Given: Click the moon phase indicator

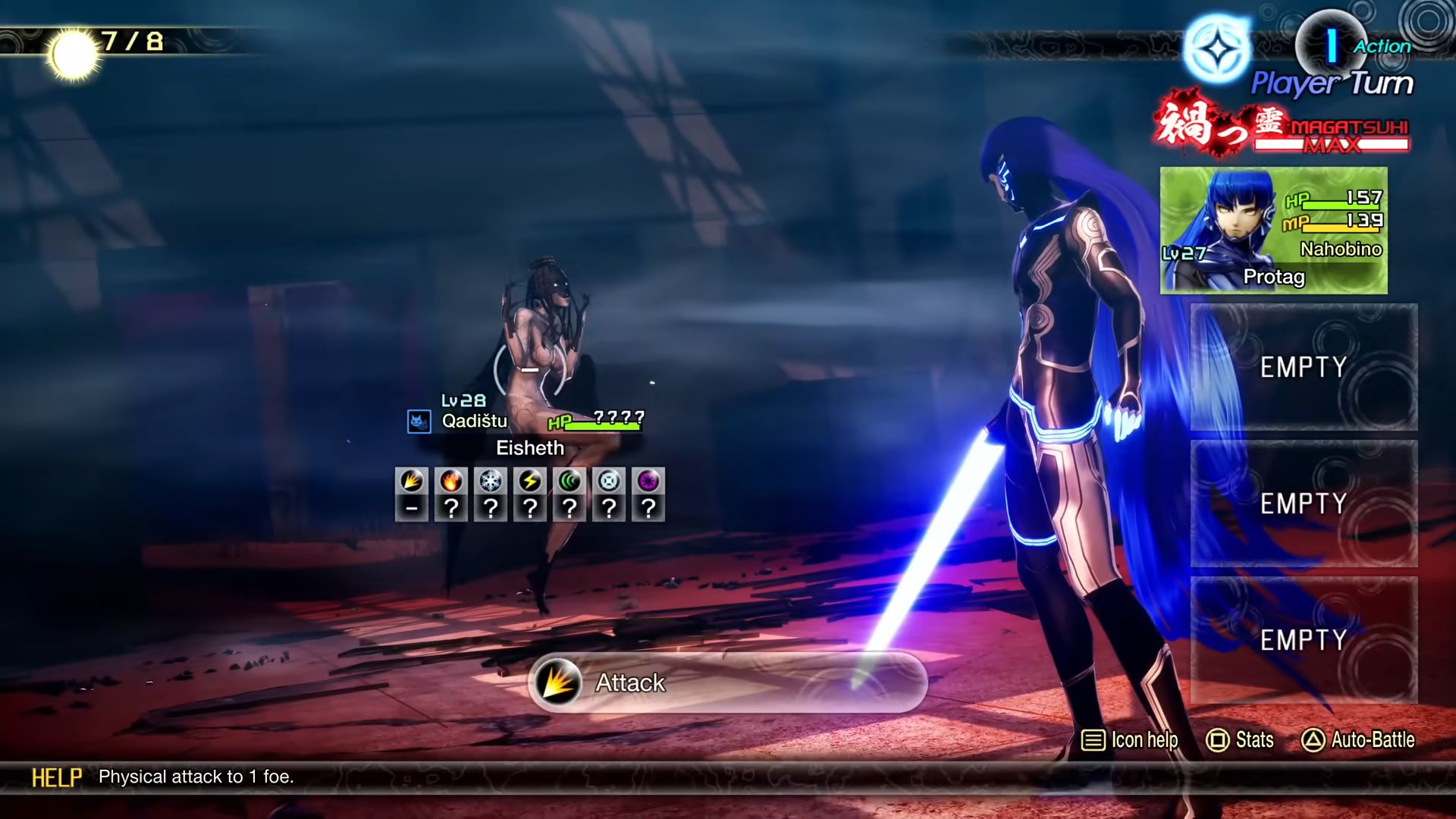Looking at the screenshot, I should 74,55.
